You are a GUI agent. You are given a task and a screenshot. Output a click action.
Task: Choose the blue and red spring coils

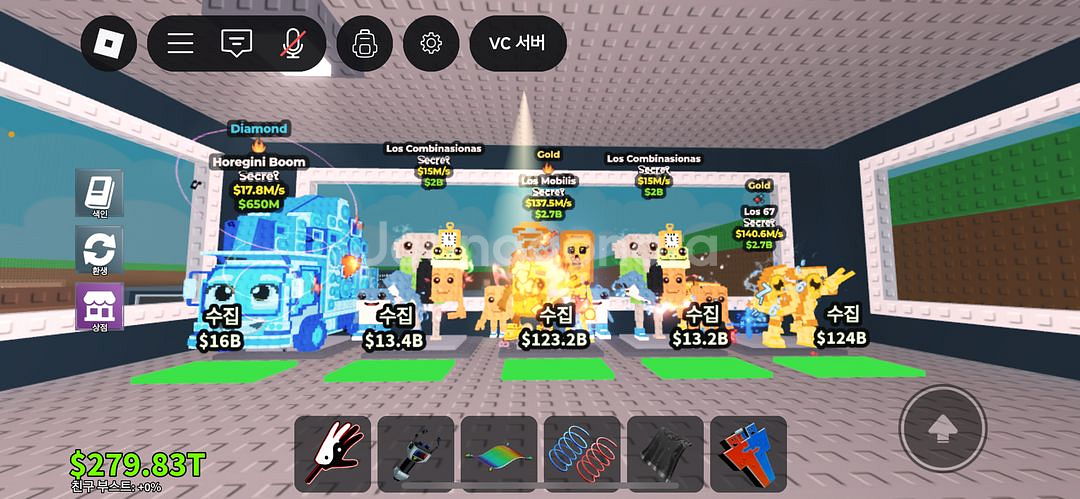(x=582, y=454)
